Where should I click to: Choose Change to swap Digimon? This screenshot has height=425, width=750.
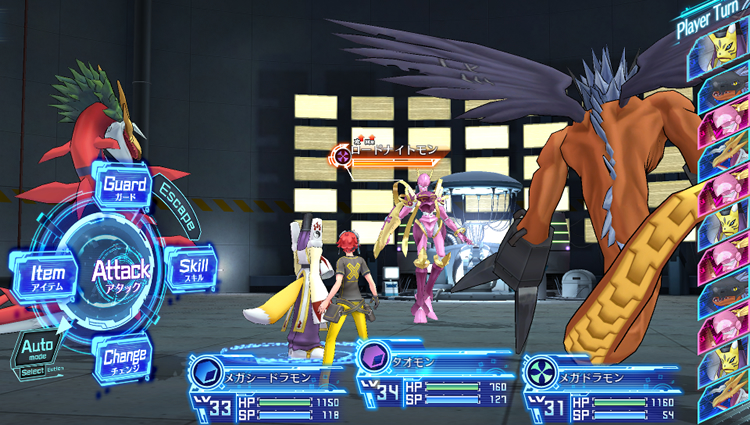pyautogui.click(x=124, y=357)
